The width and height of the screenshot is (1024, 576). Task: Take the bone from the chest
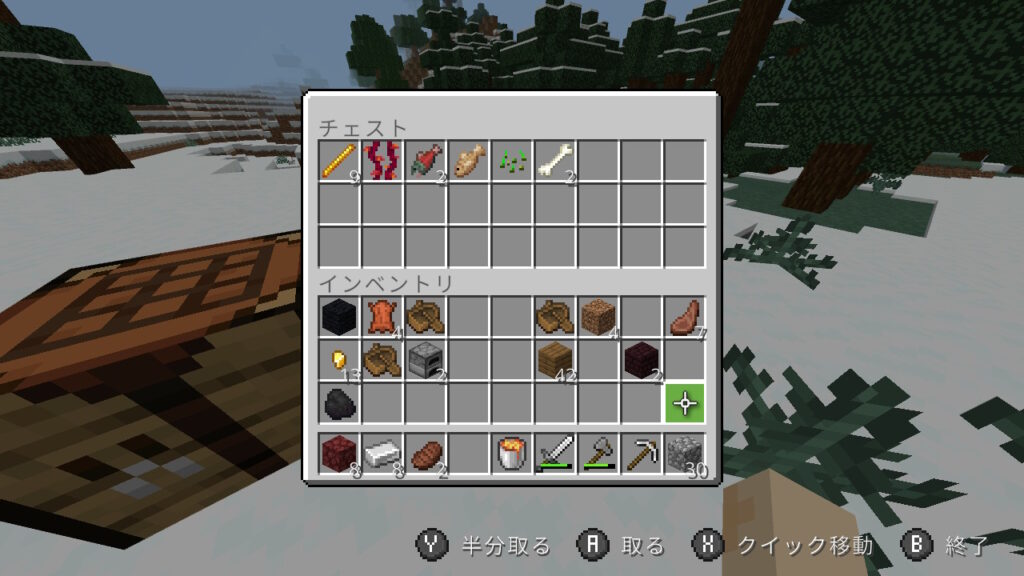(x=555, y=161)
